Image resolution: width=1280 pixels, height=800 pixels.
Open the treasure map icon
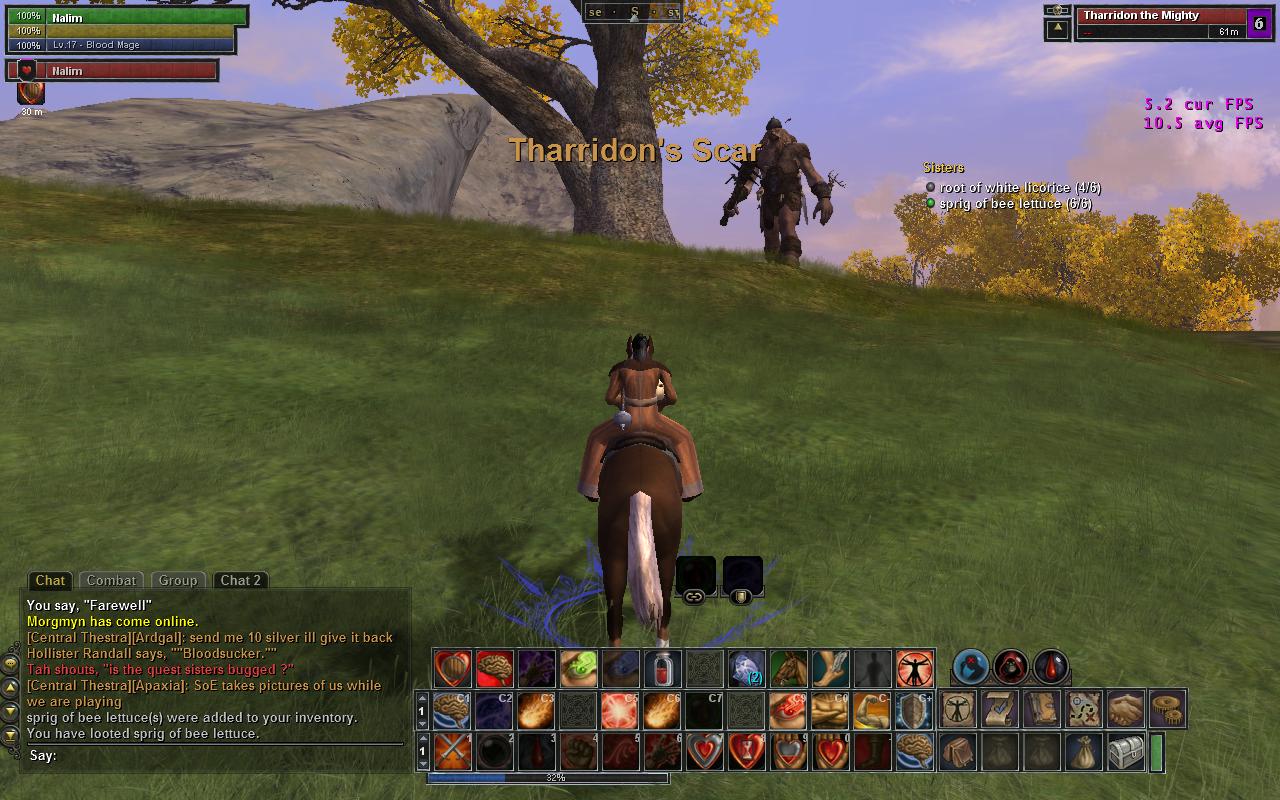pos(1084,709)
